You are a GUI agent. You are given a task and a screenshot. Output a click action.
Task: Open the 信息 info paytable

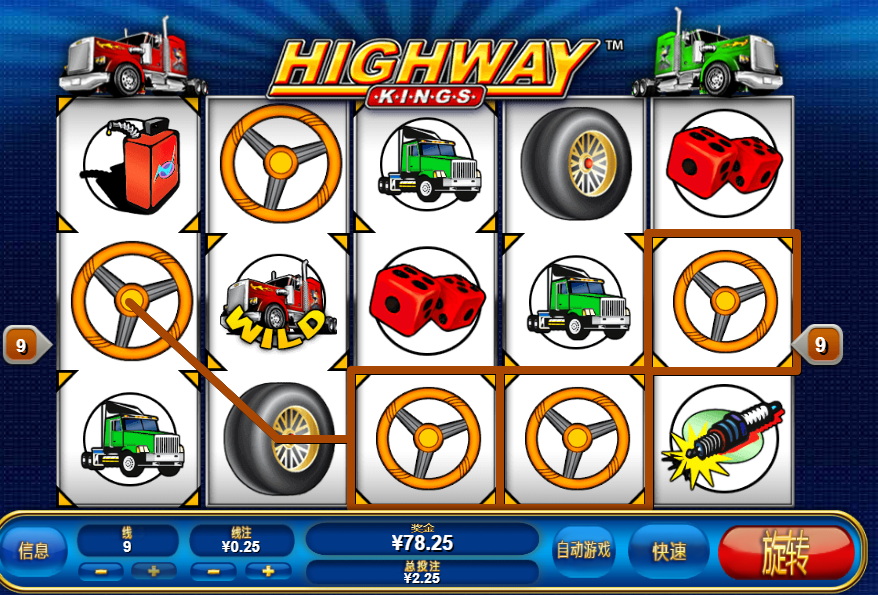(x=34, y=551)
